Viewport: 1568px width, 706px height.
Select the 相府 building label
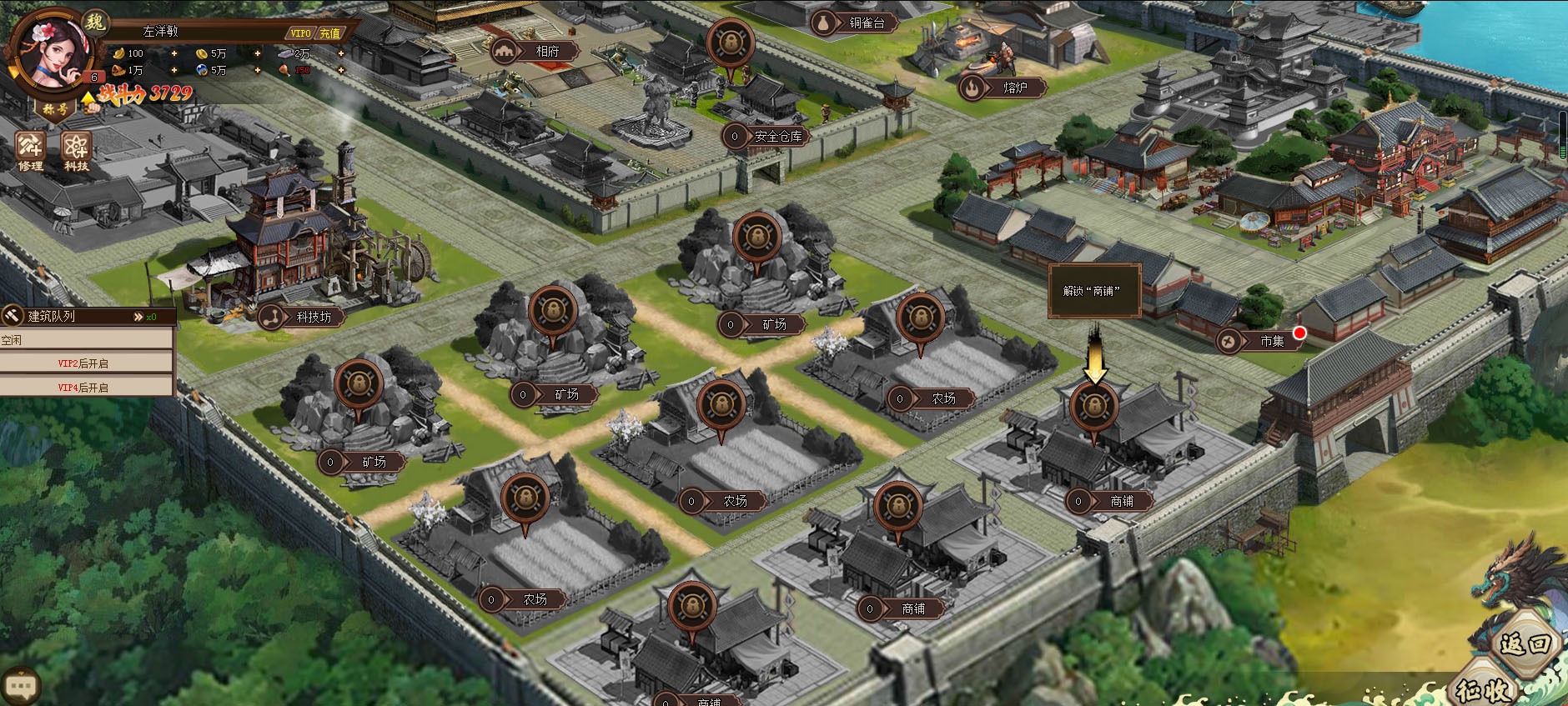pos(546,52)
